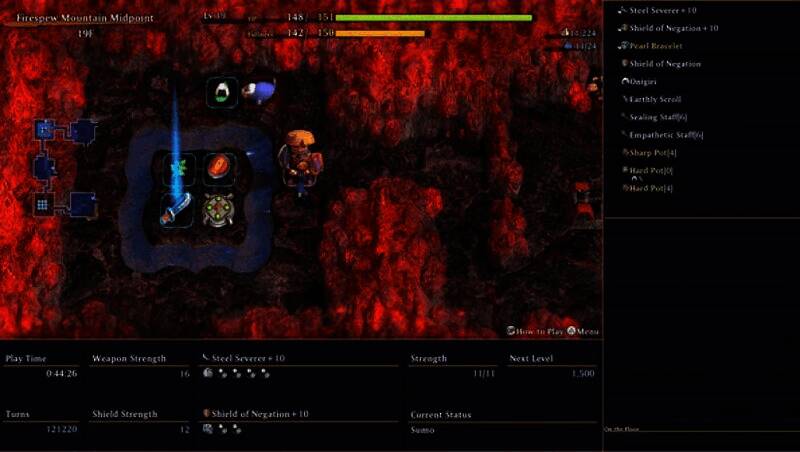
Task: Choose Shield of Negation +10 in the inventory list
Action: [x=673, y=28]
